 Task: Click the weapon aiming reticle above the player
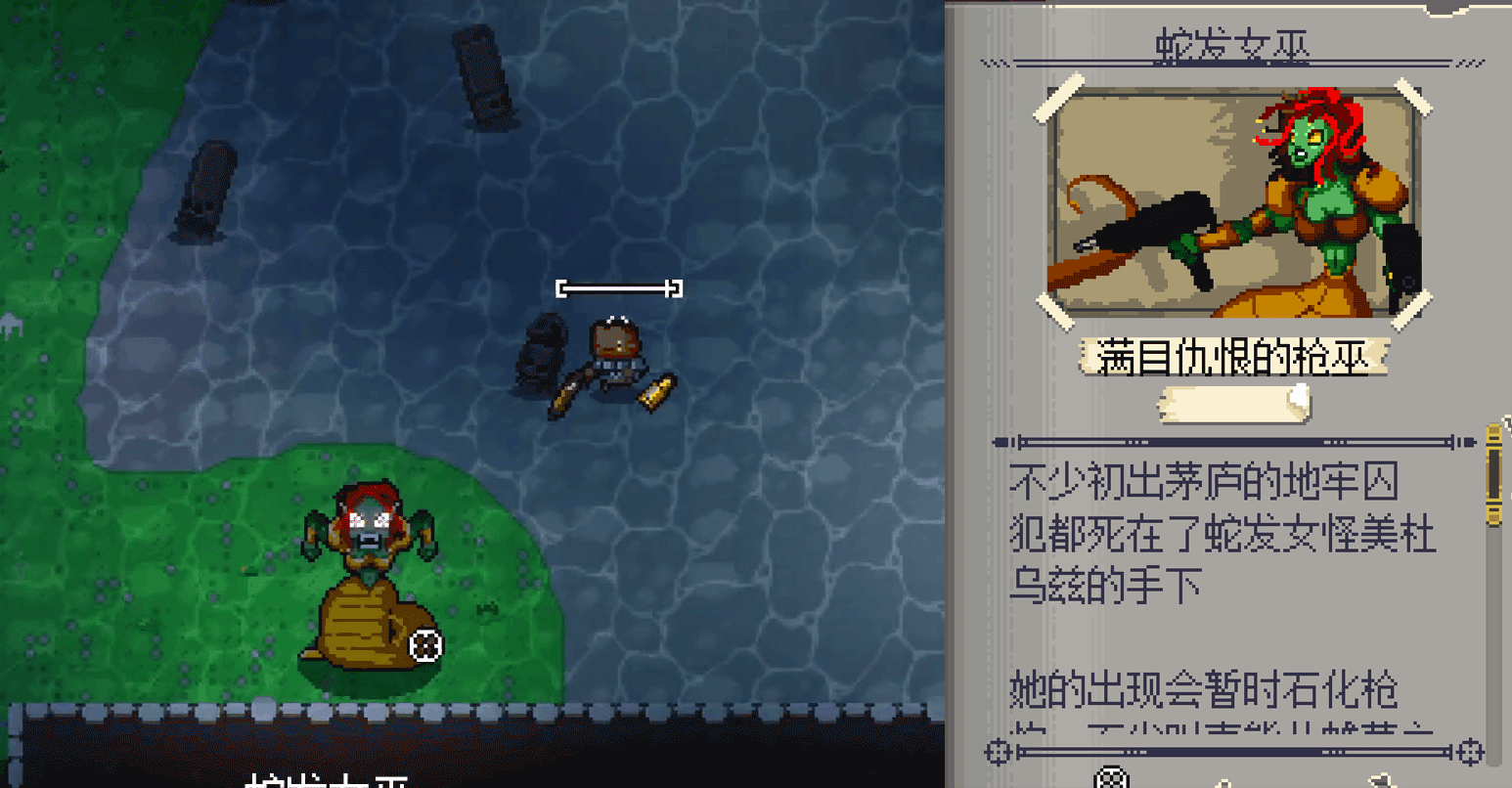620,287
